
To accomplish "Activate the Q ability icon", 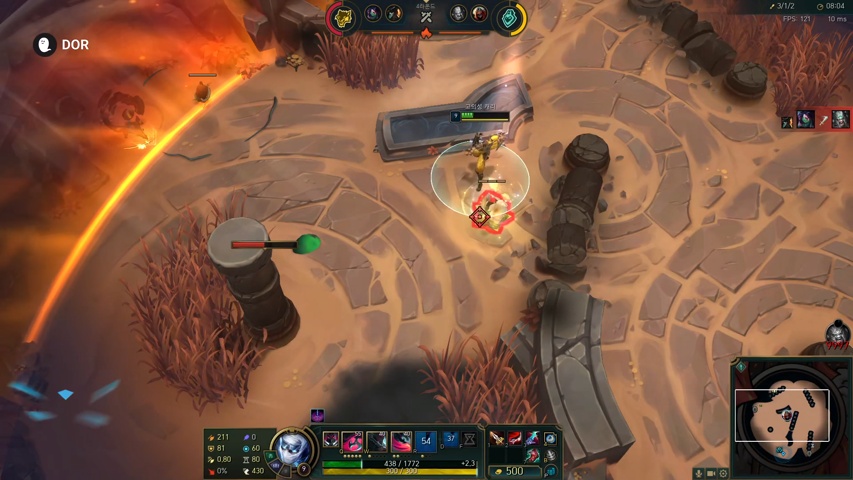I will pos(353,441).
